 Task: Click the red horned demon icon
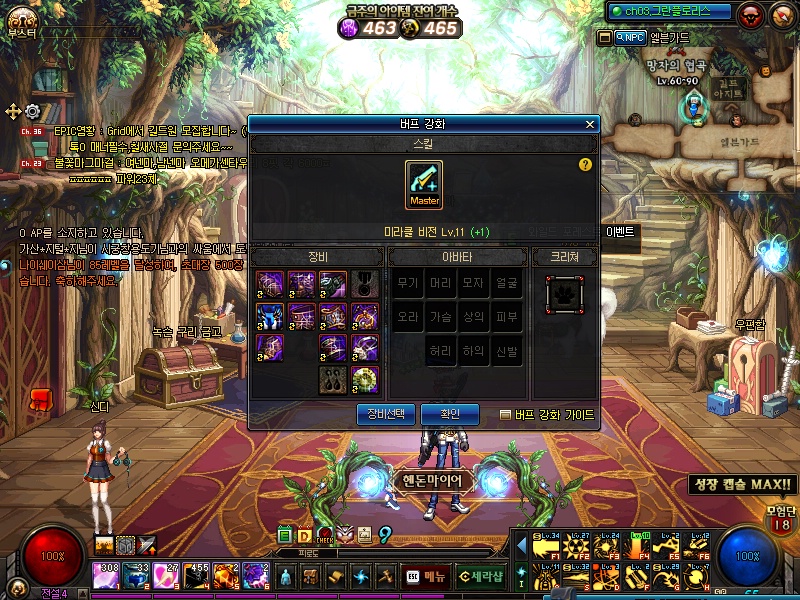750,15
